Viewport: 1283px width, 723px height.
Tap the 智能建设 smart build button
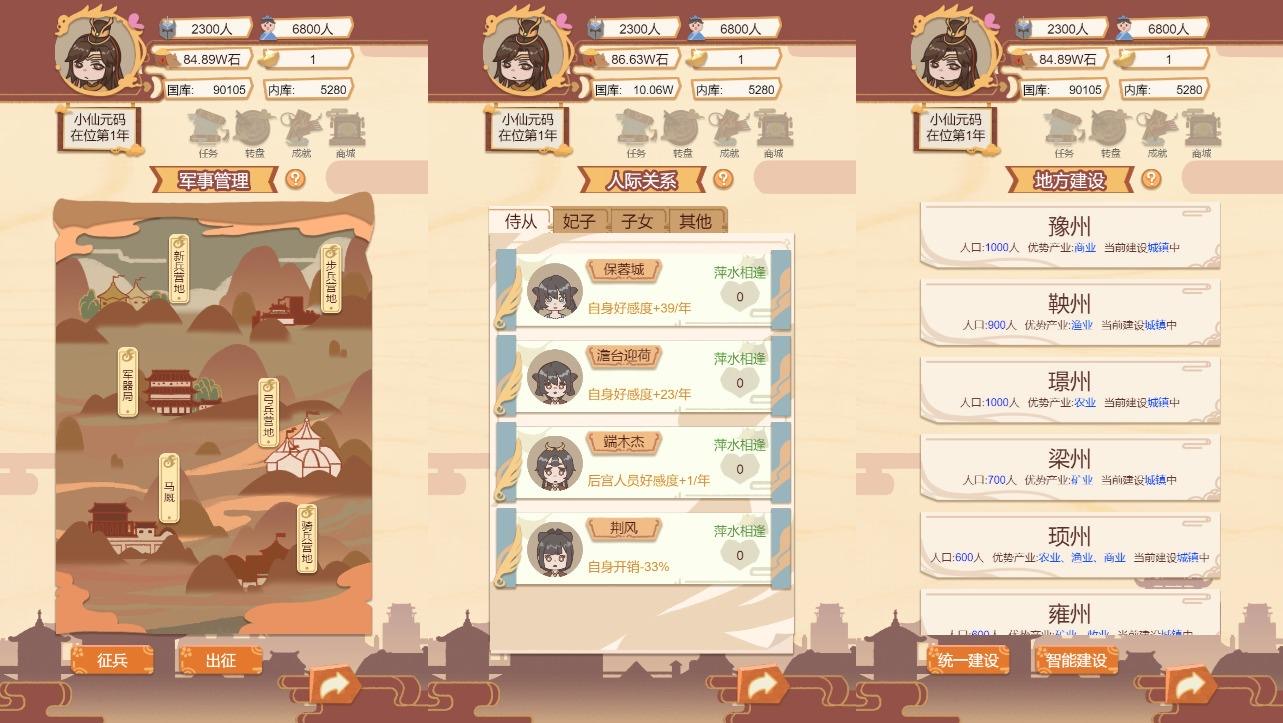coord(1075,659)
